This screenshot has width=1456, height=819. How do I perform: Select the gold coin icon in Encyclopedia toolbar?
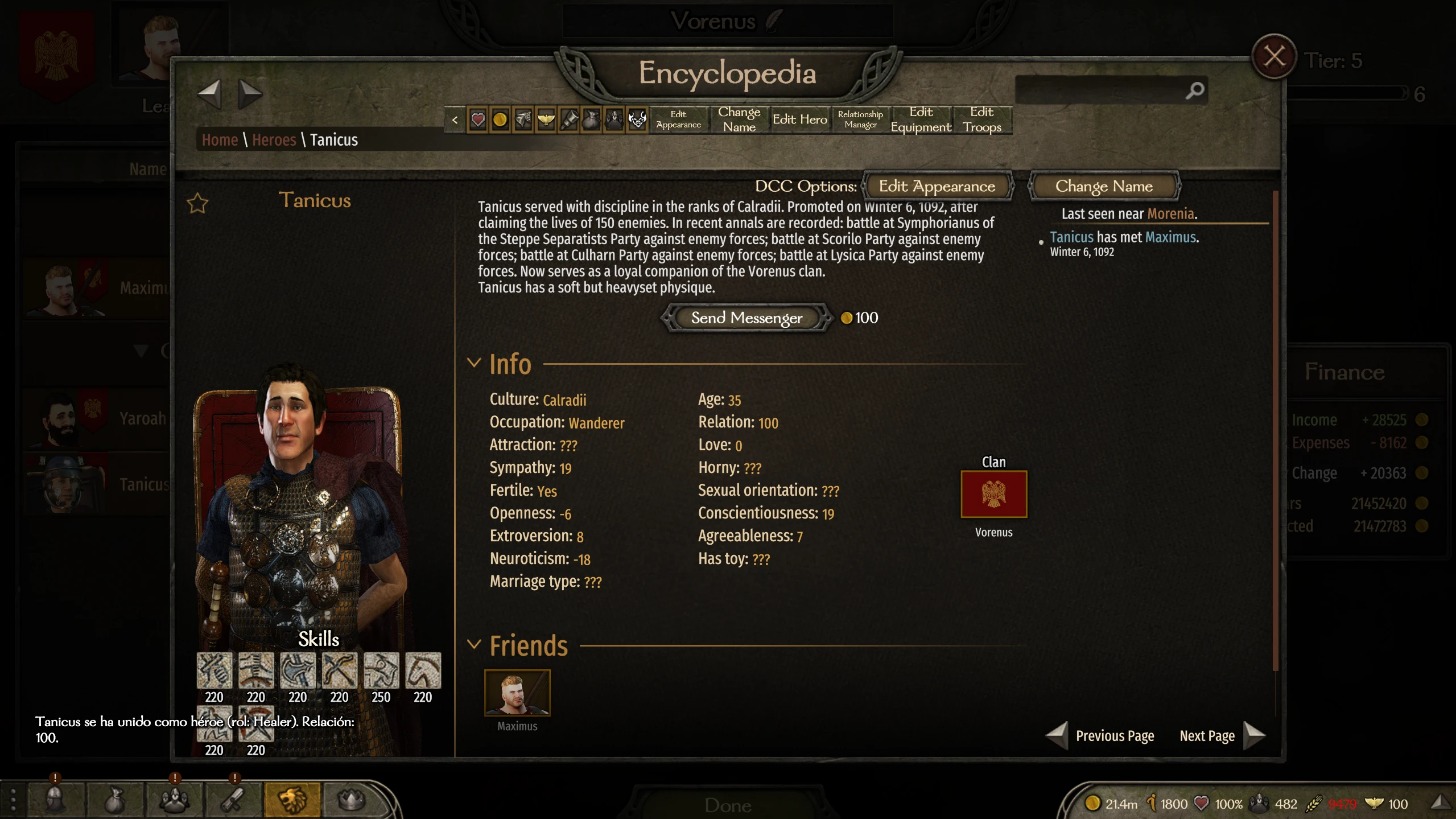point(500,120)
